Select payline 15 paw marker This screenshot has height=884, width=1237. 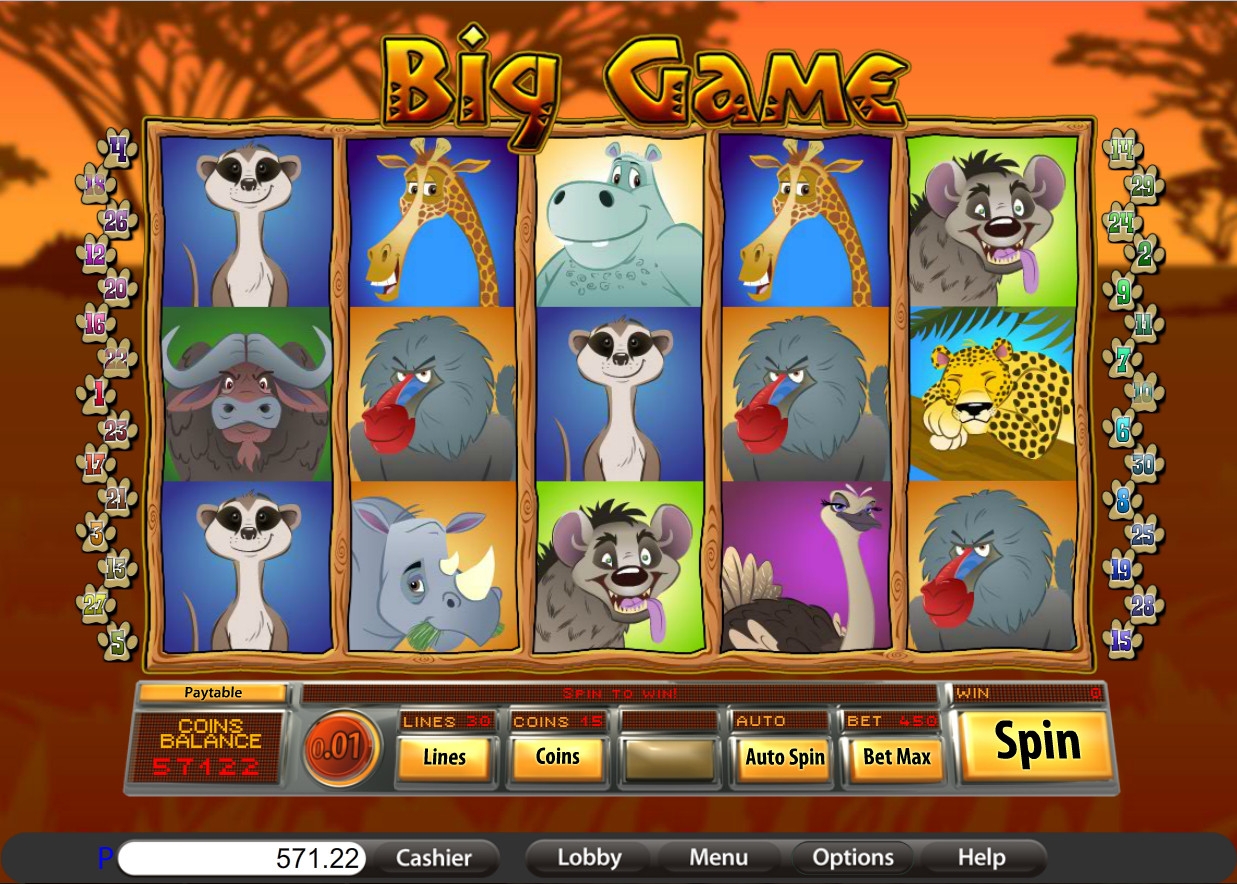click(x=1122, y=640)
